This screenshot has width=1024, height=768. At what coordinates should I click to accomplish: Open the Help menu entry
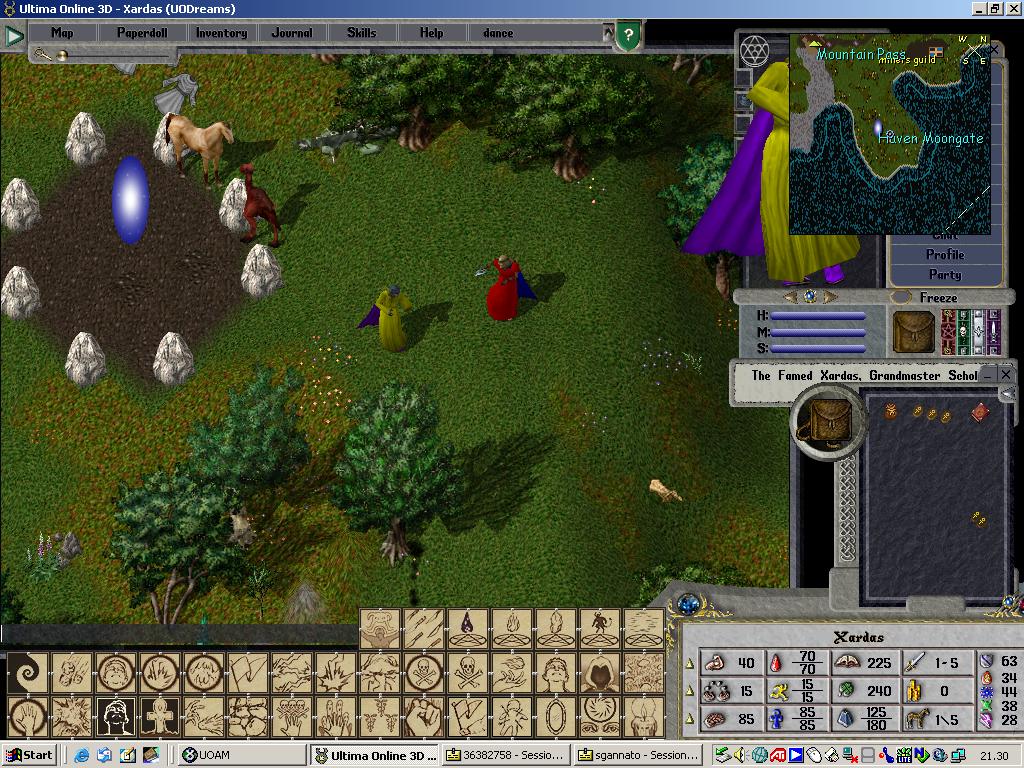click(x=431, y=33)
